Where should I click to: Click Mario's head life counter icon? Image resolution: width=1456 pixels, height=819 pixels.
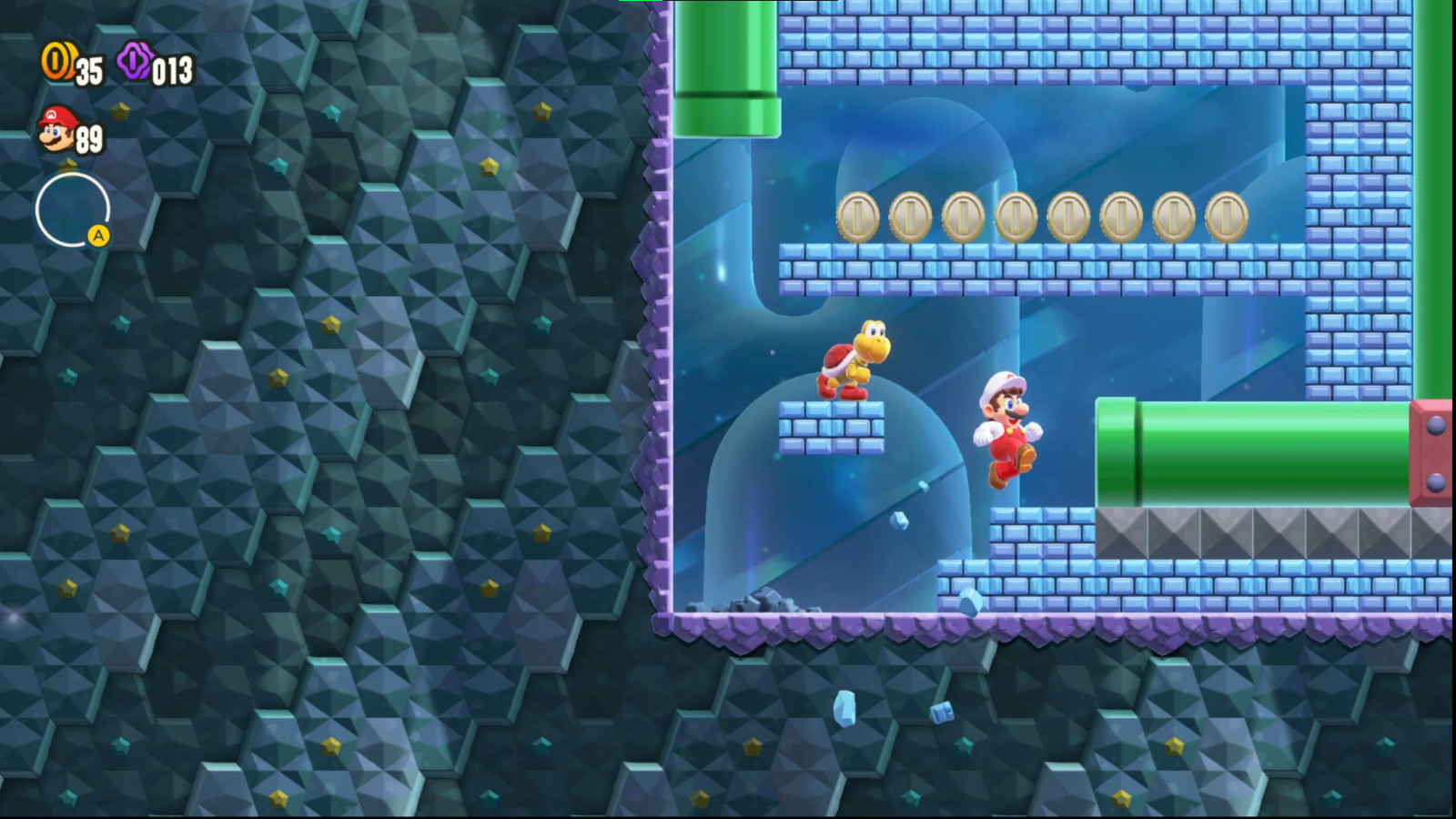[x=55, y=133]
